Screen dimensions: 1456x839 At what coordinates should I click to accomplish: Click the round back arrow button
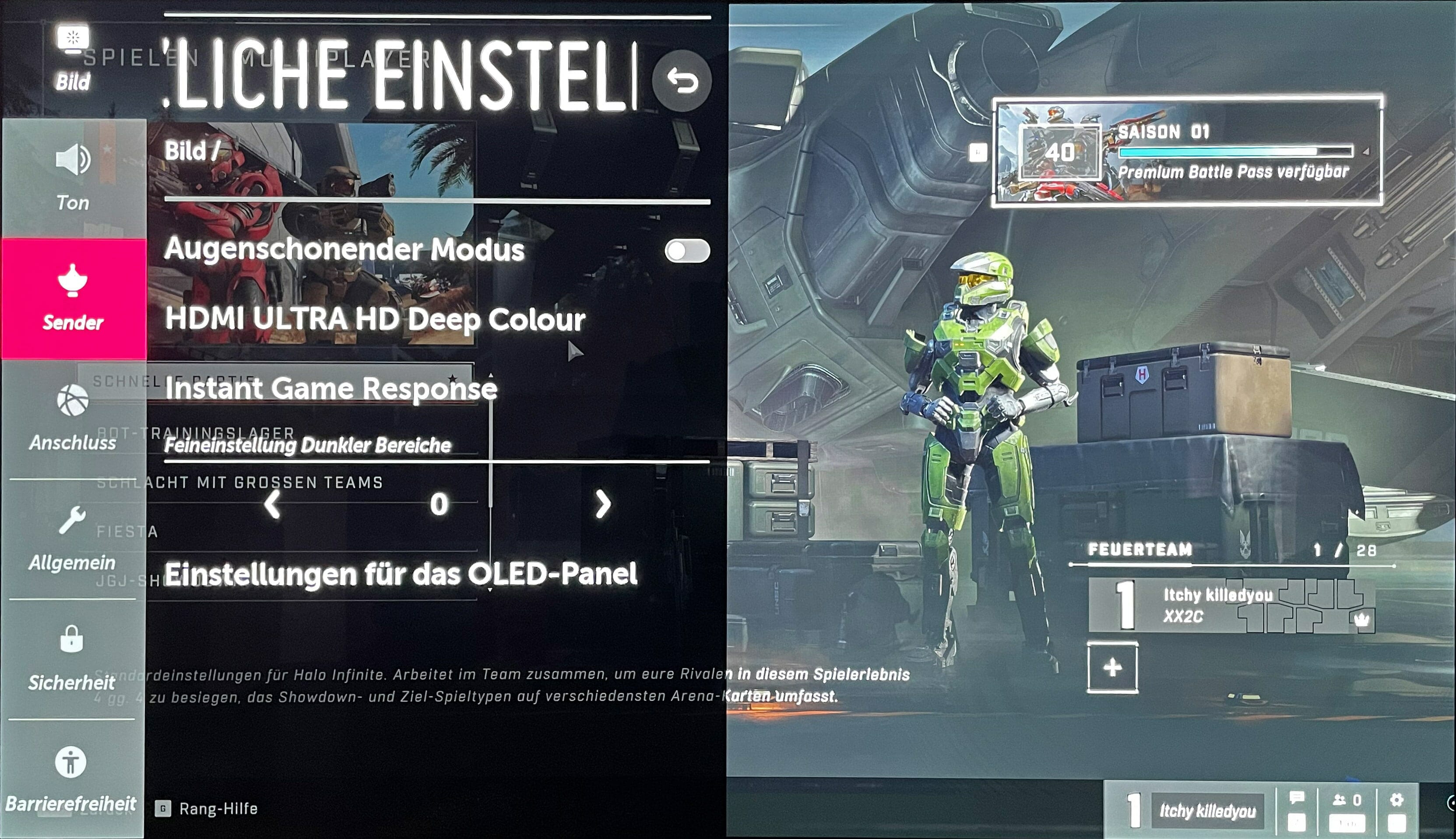tap(681, 81)
